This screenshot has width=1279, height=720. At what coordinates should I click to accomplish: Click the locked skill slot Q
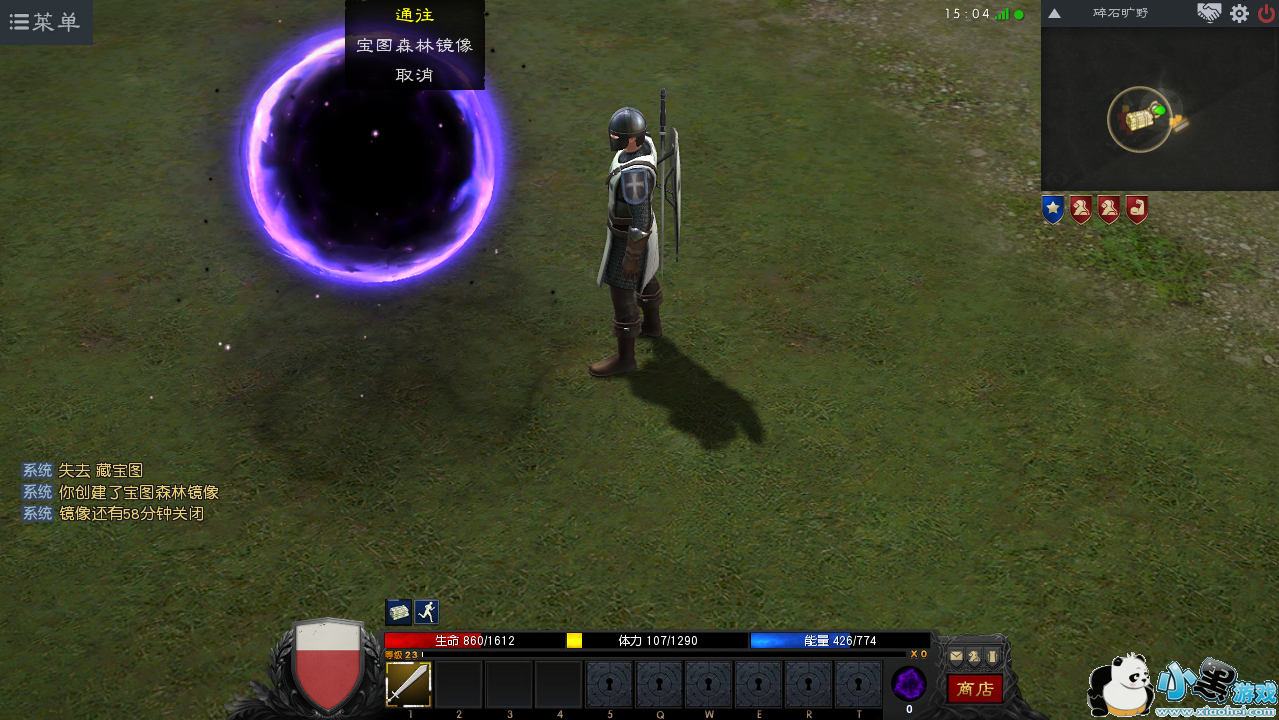658,685
